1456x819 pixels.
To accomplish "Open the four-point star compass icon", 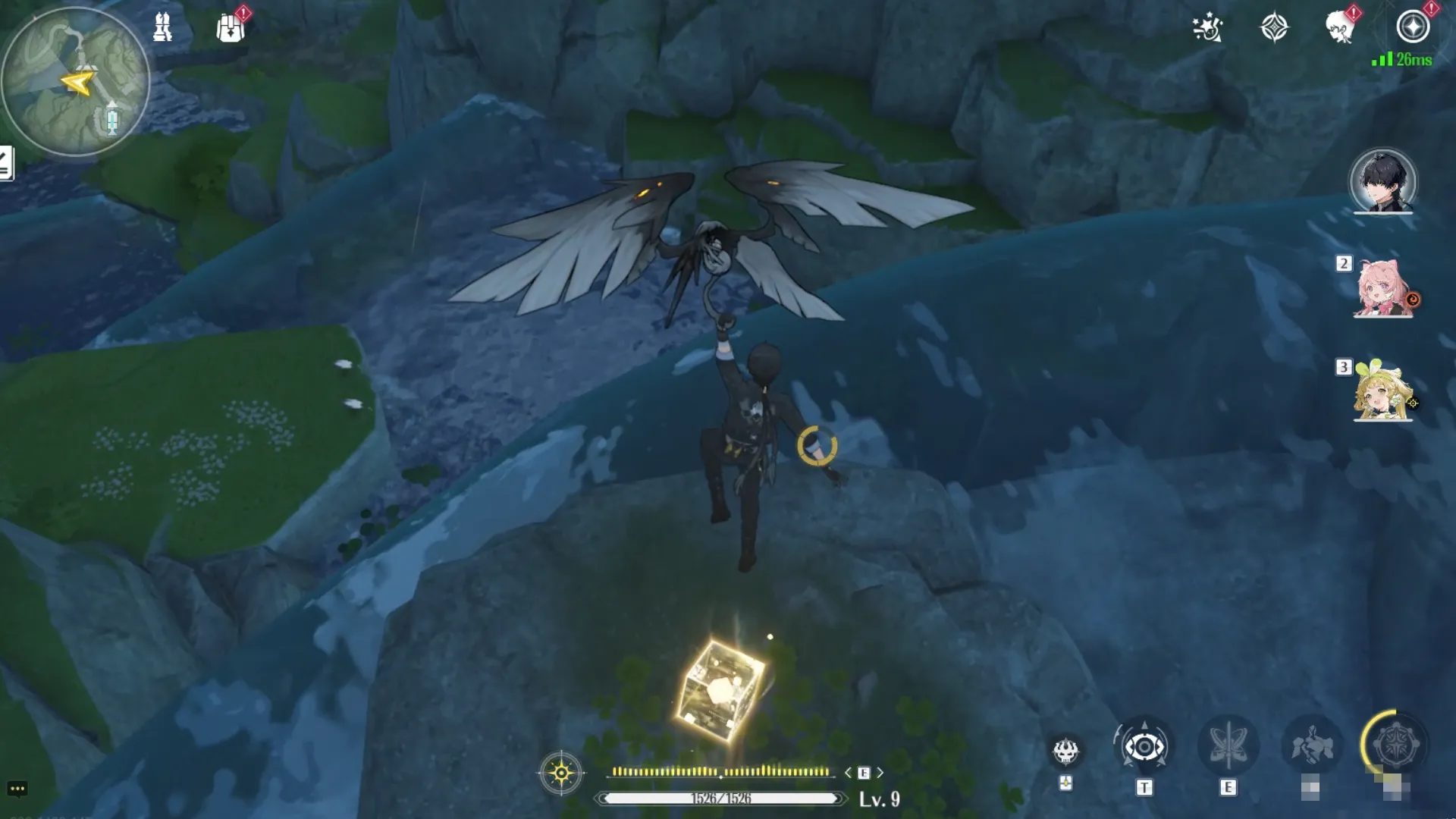I will point(1274,28).
